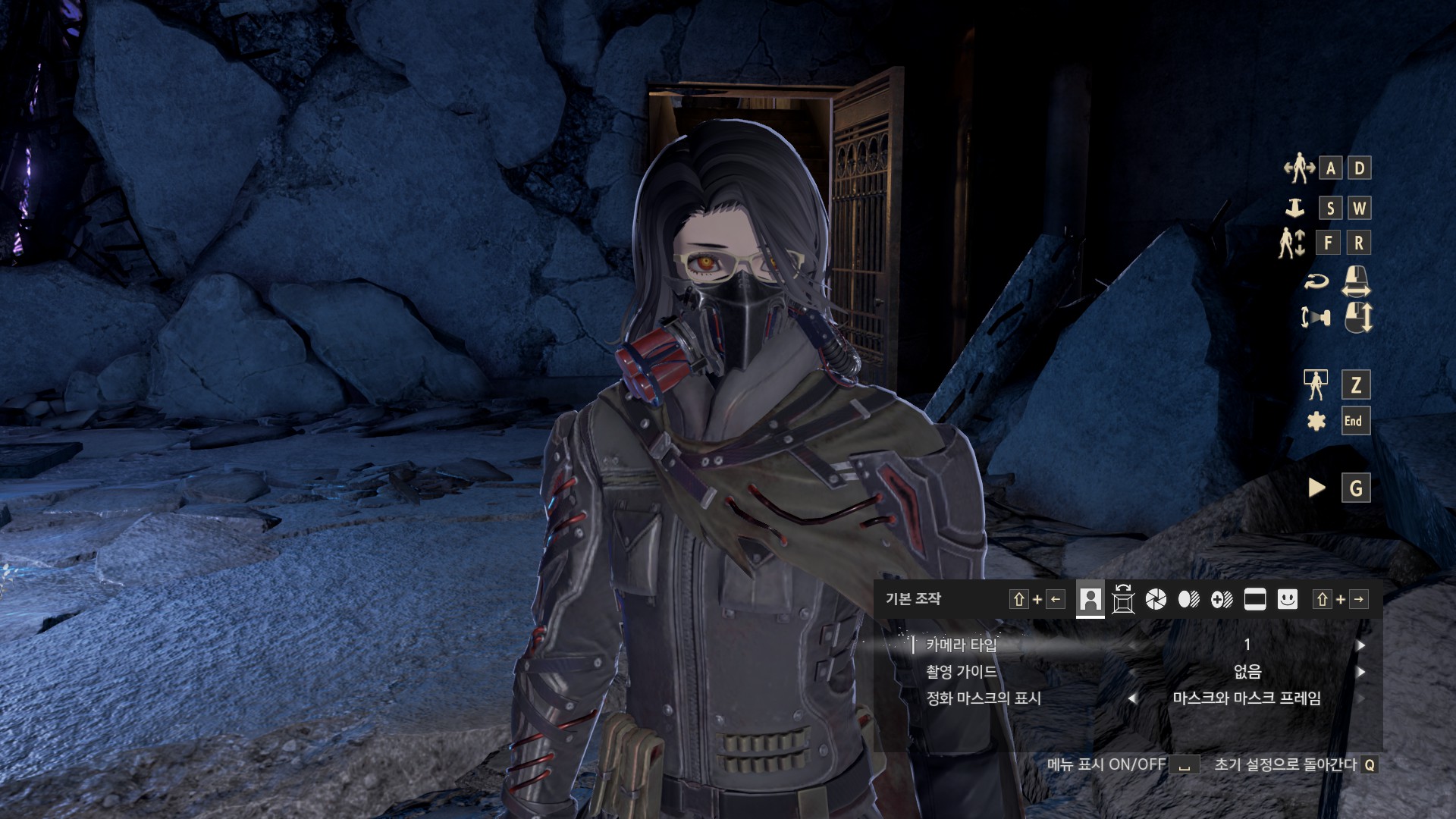Switch to the rotating frame tab
1456x819 pixels.
tap(1123, 600)
